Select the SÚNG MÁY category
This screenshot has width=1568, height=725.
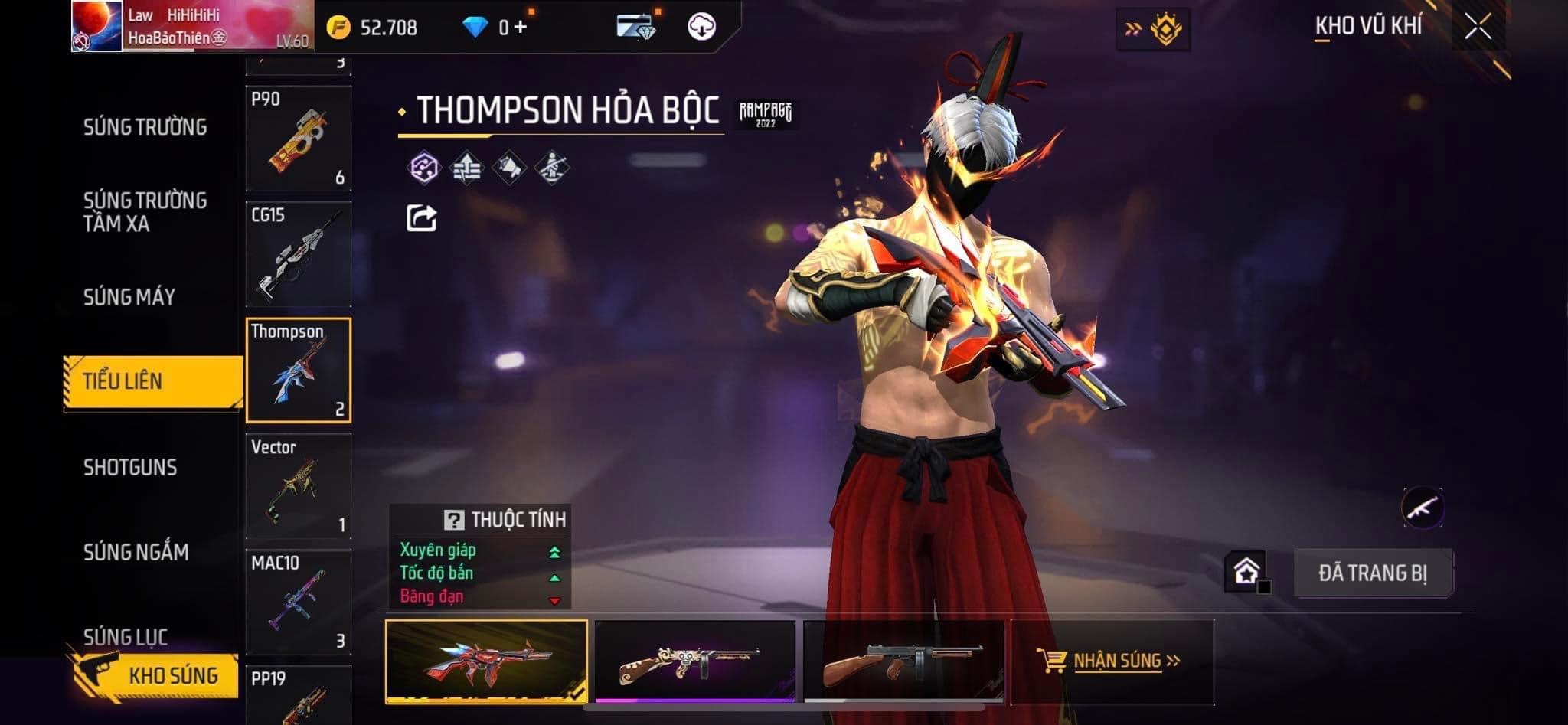129,297
